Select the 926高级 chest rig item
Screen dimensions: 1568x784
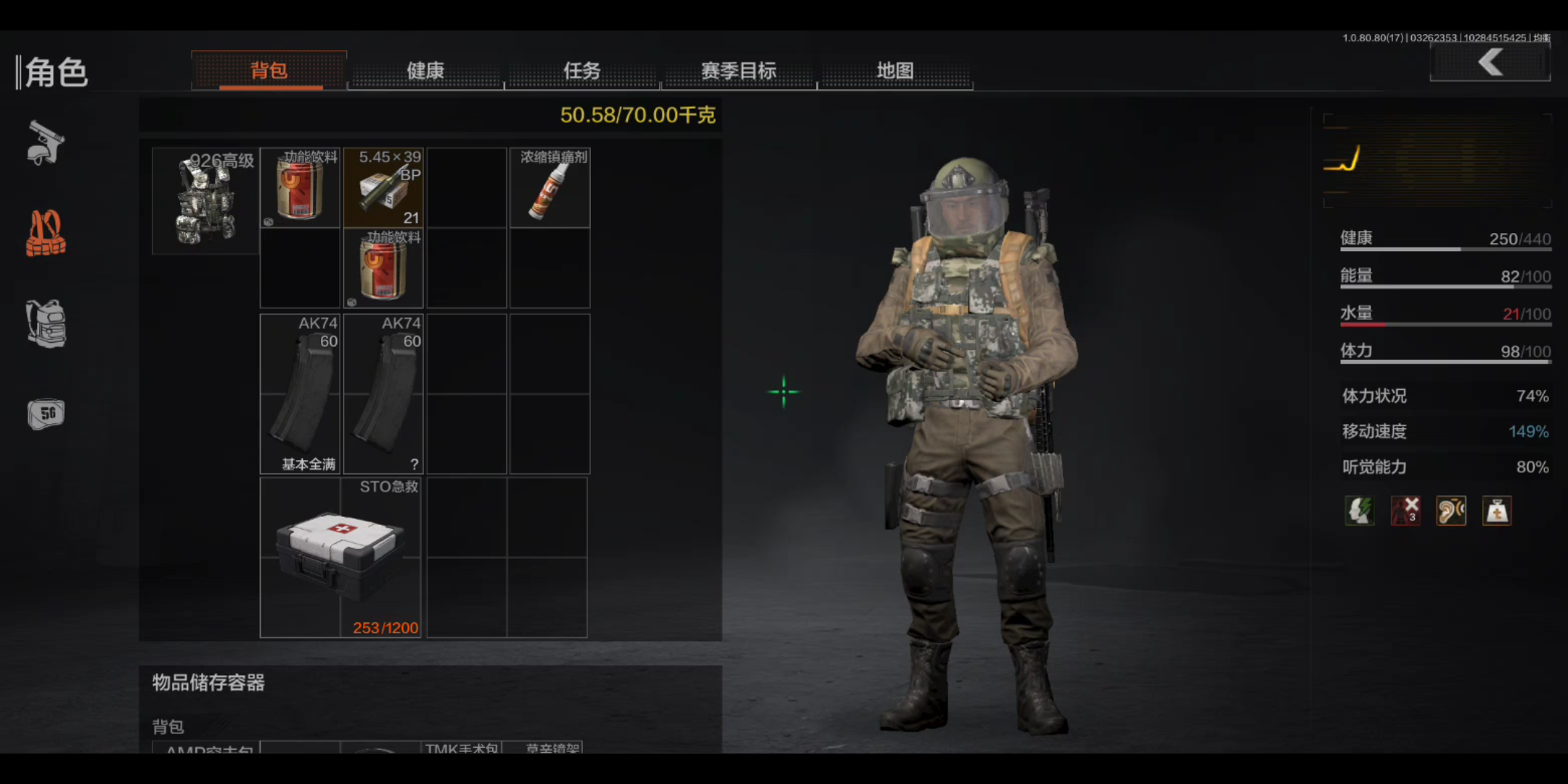(x=206, y=201)
